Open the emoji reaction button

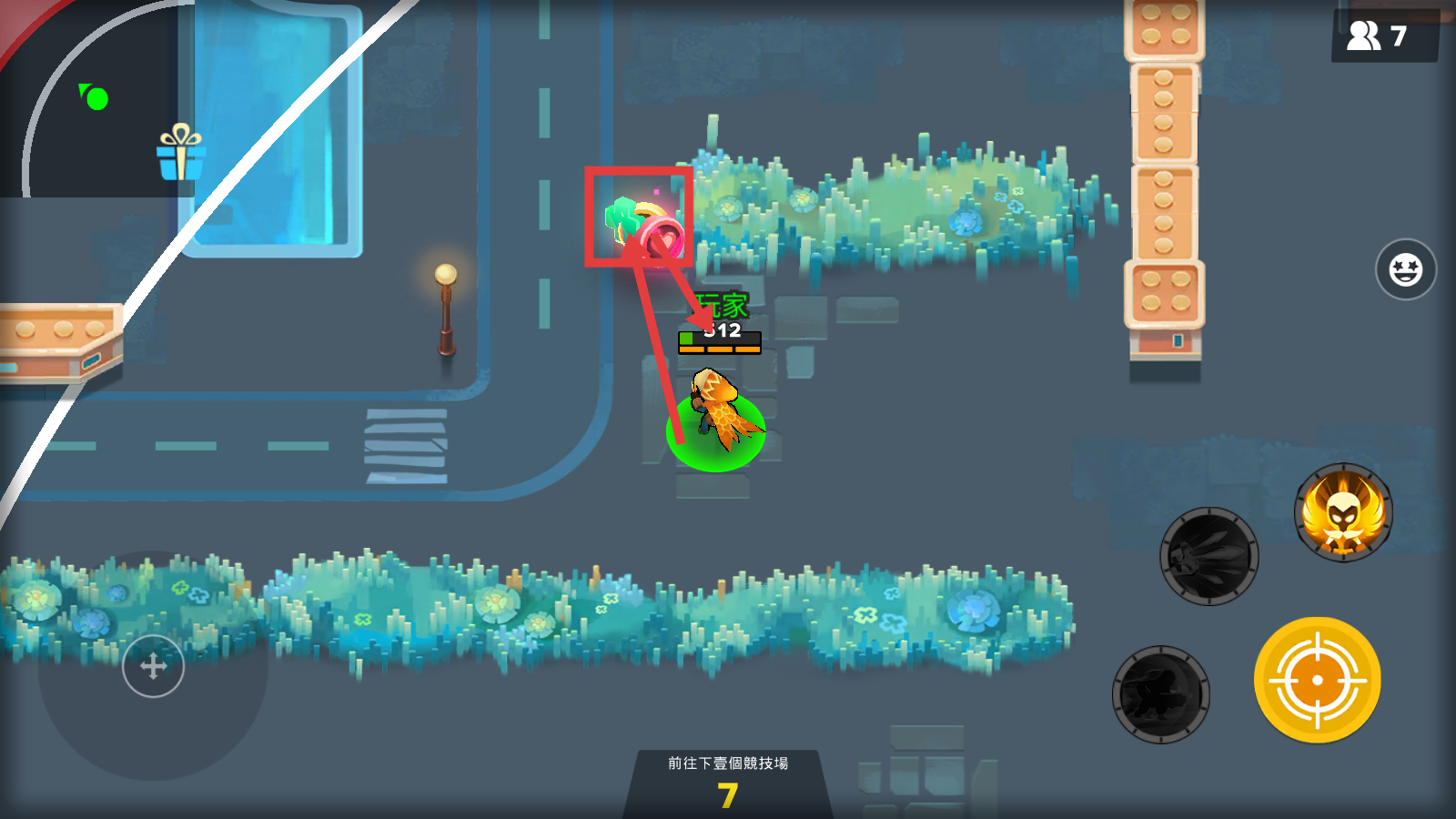[1405, 269]
